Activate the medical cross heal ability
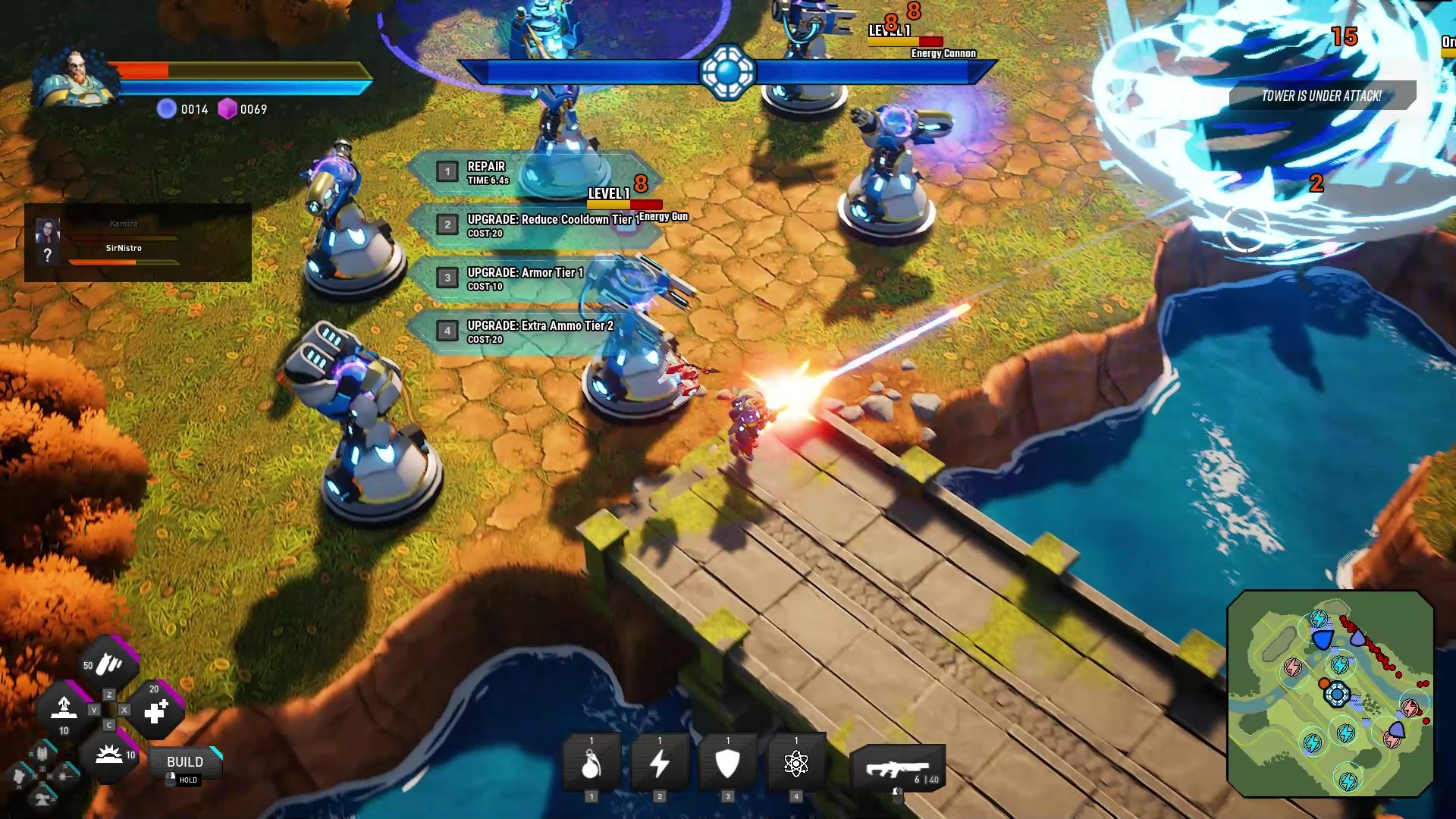Image resolution: width=1456 pixels, height=819 pixels. (155, 711)
